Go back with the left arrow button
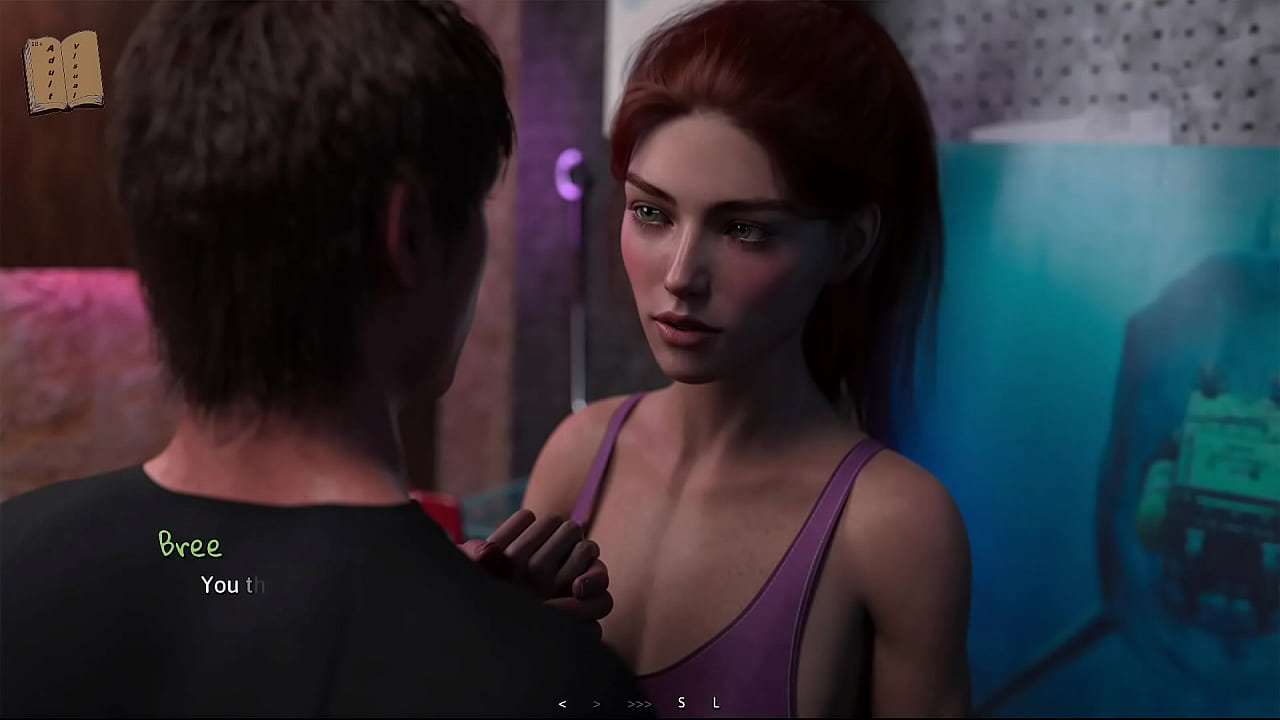 (562, 704)
